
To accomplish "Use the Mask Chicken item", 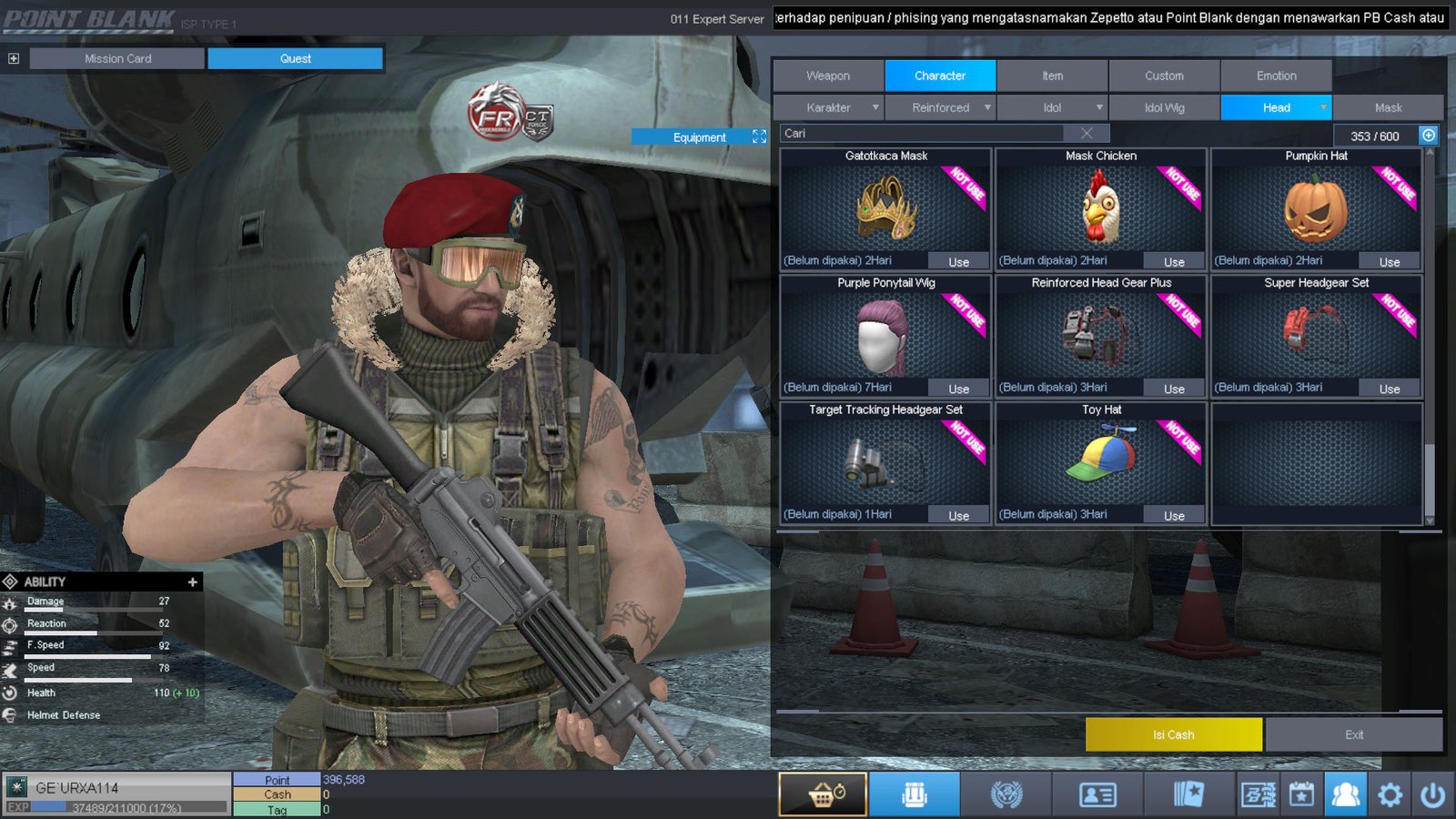I will coord(1174,262).
